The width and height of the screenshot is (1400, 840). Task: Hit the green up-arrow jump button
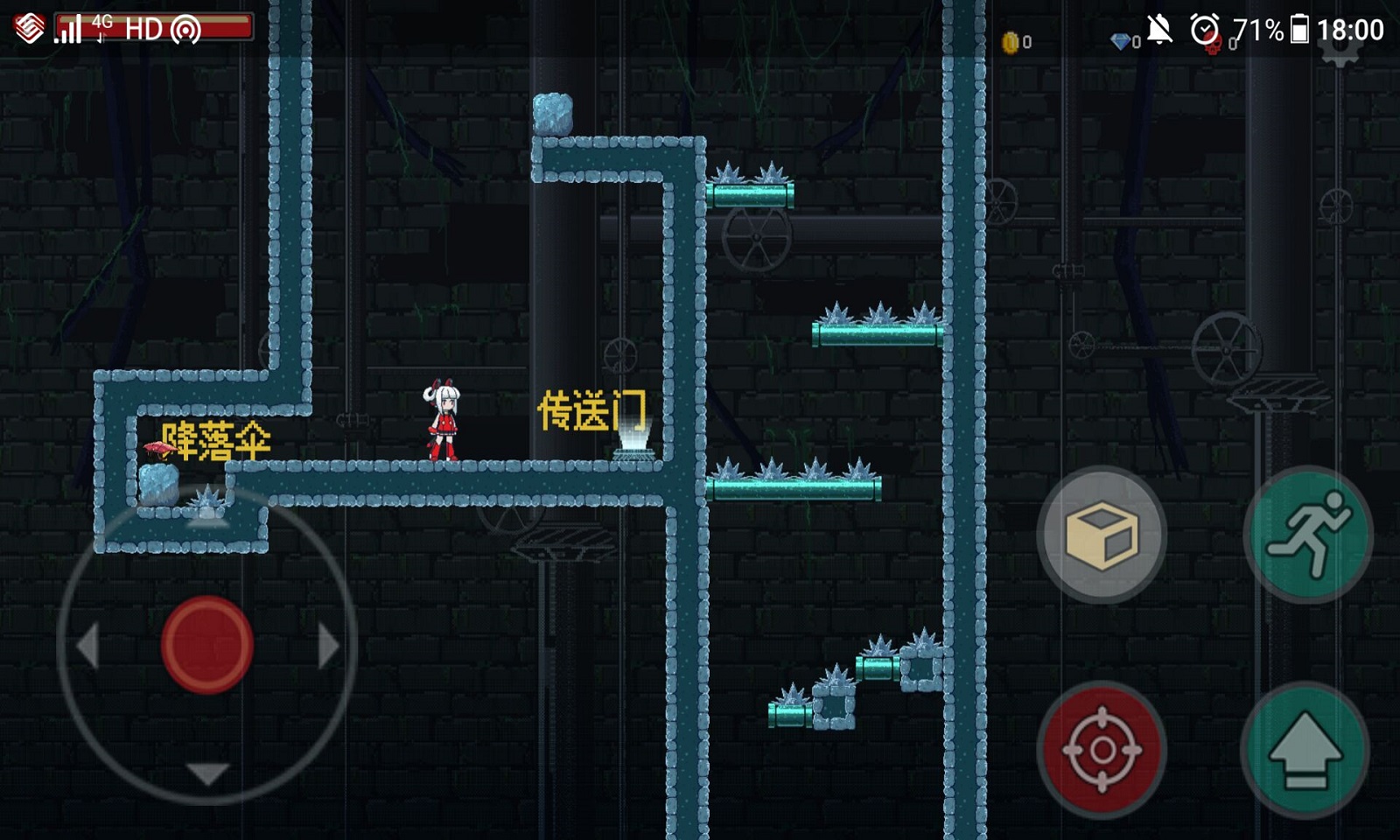tap(1305, 749)
